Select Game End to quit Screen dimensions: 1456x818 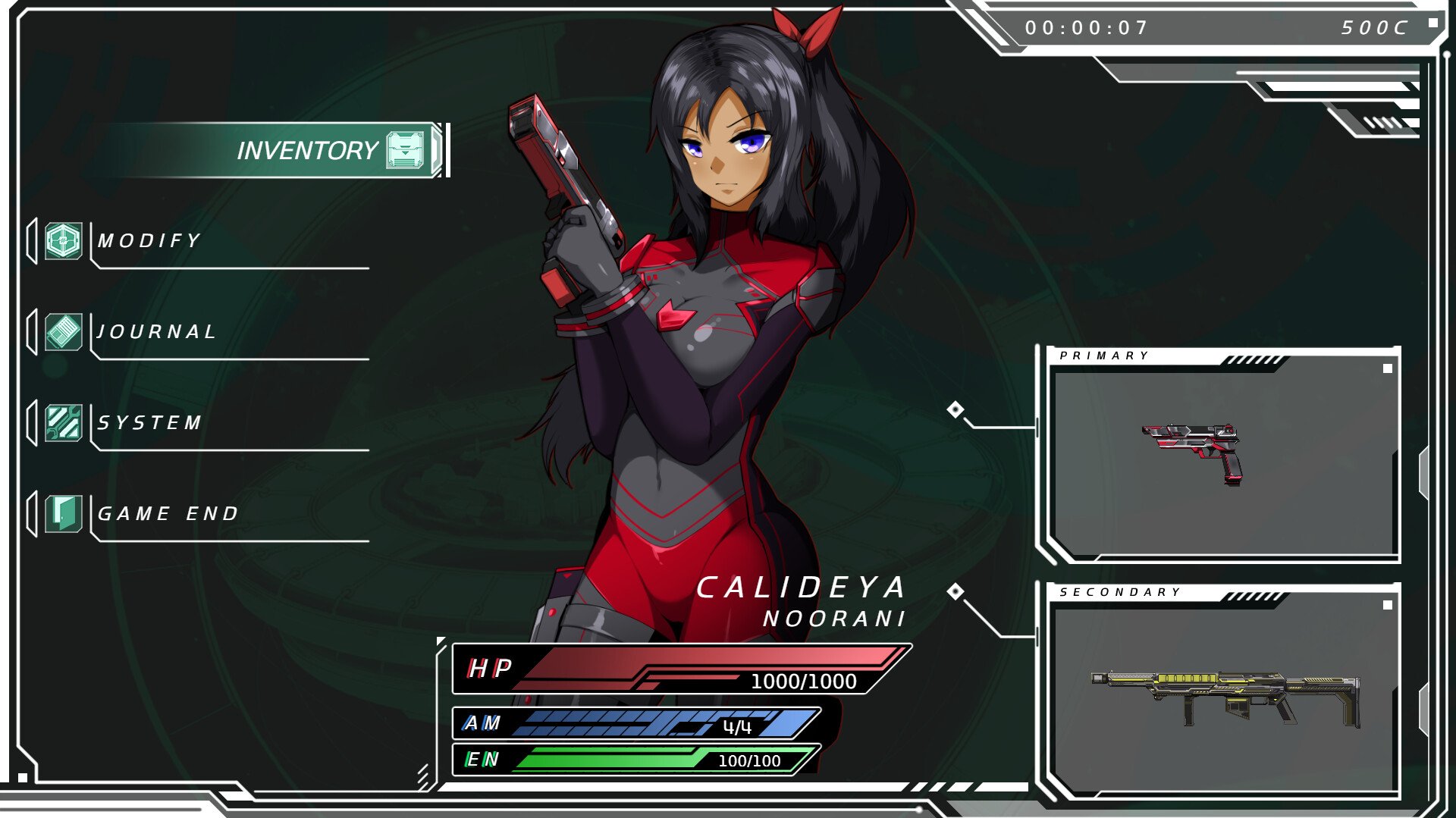click(x=168, y=514)
